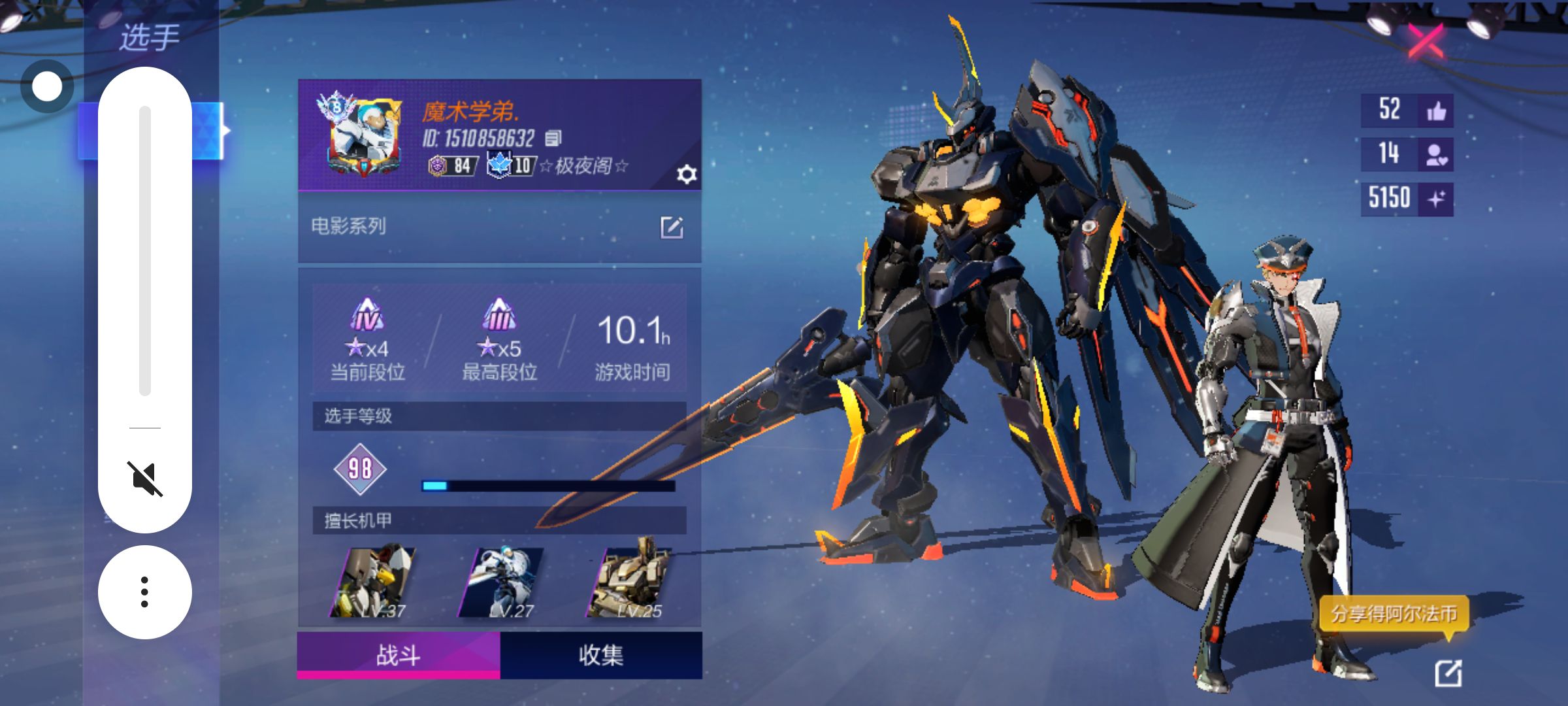1568x706 pixels.
Task: Select the 战斗 battle tab
Action: [x=399, y=655]
